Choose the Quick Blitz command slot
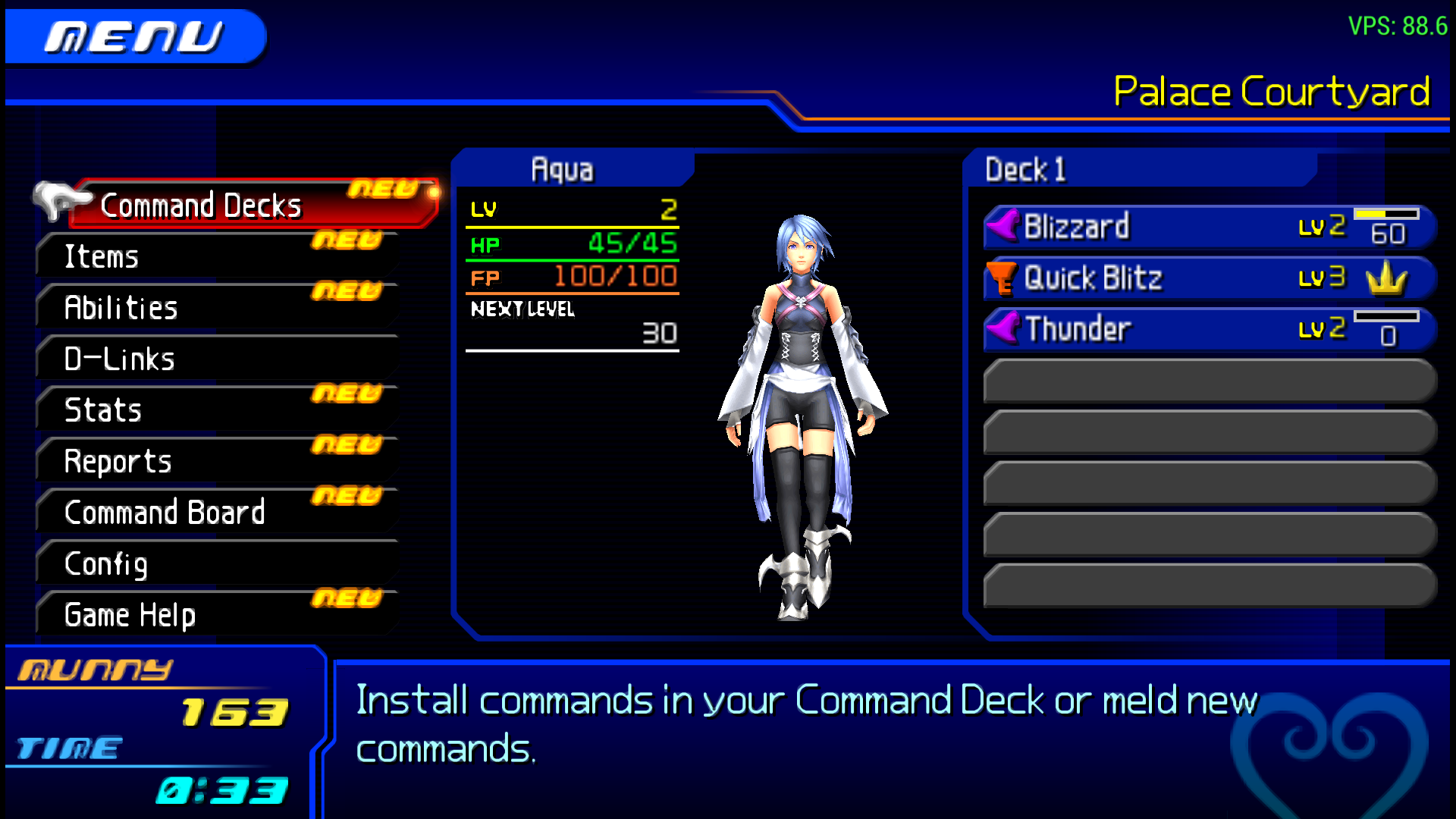The width and height of the screenshot is (1456, 819). pos(1209,278)
